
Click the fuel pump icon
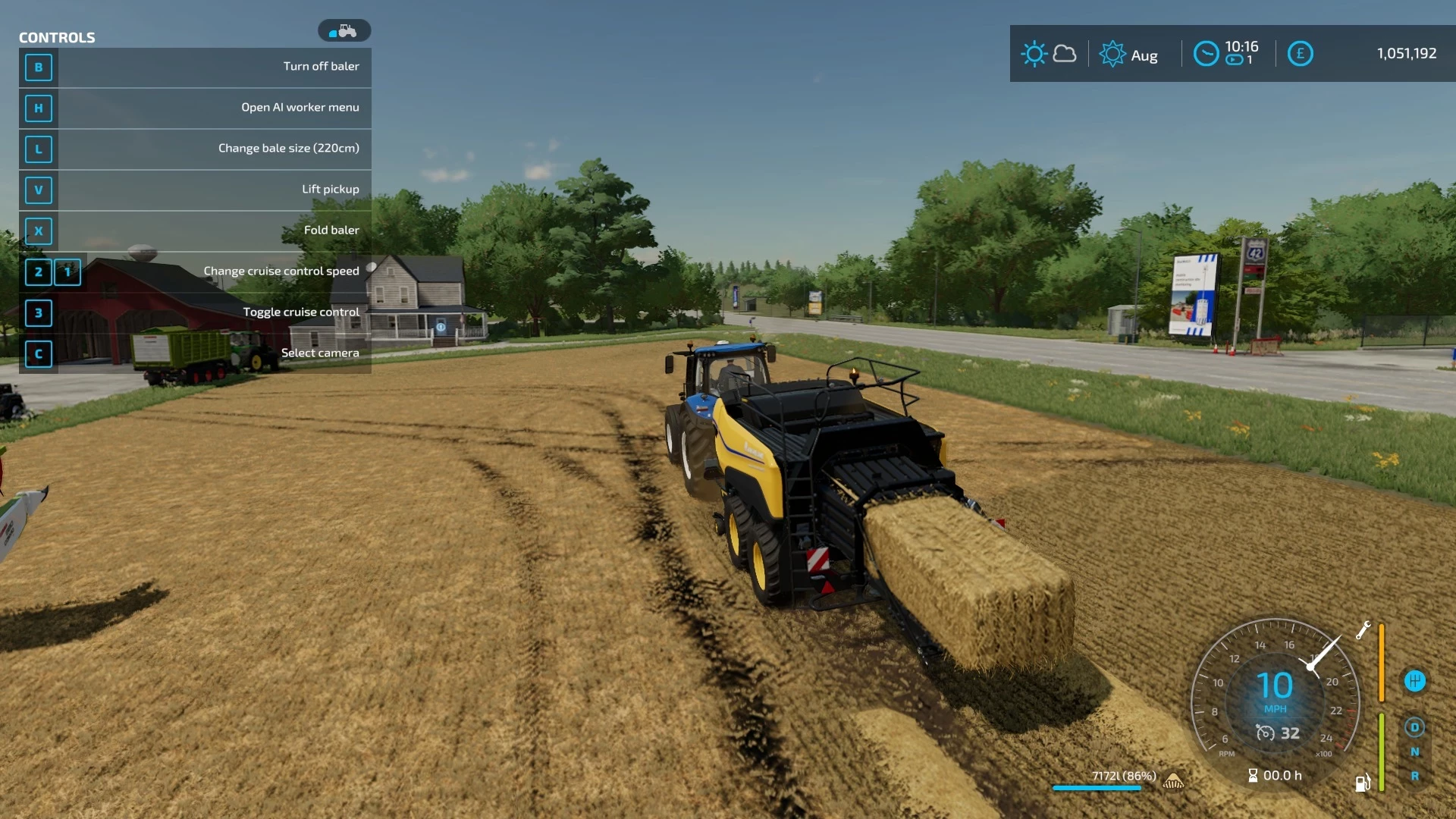click(1363, 783)
